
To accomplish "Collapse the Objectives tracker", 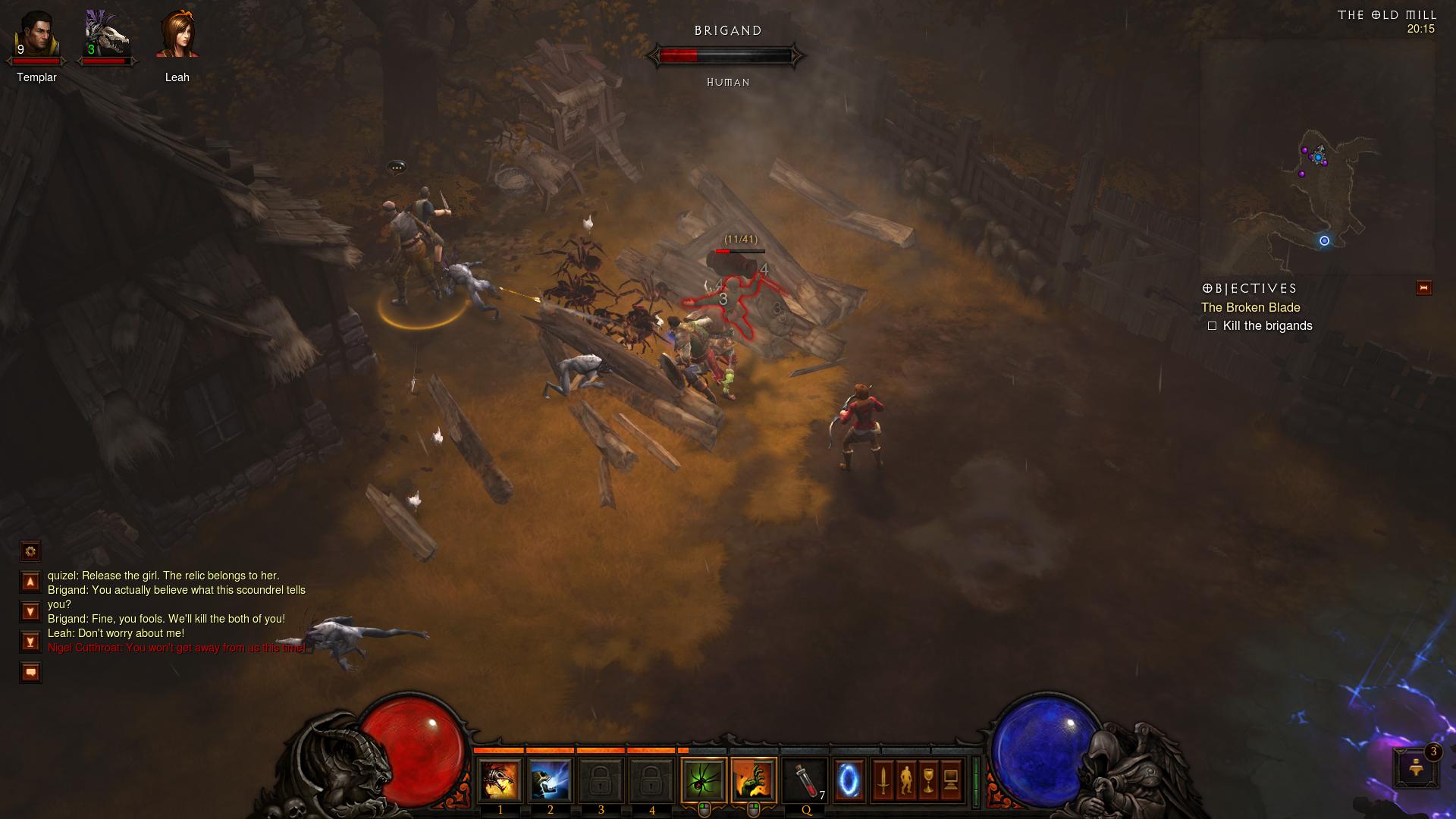I will (1423, 288).
